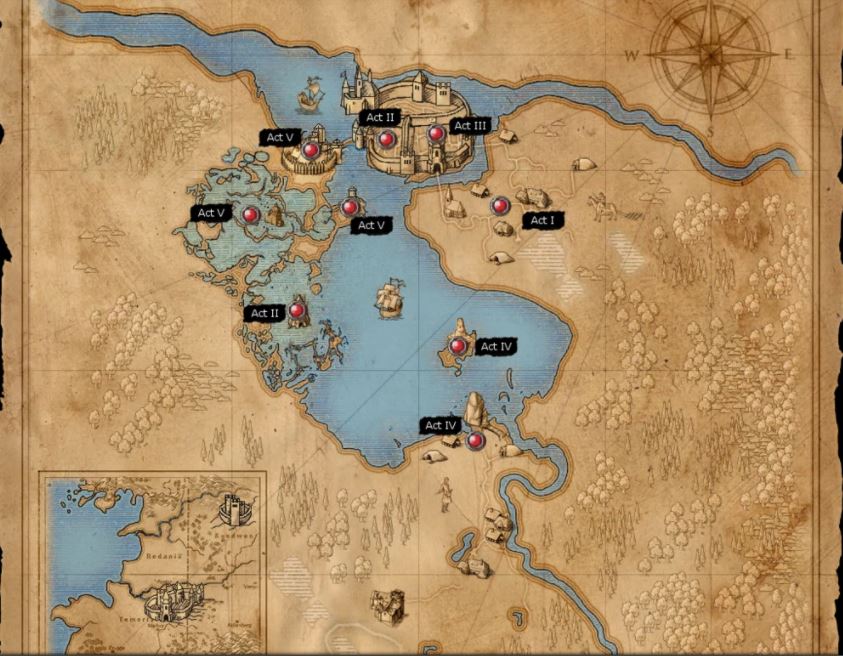
Task: Choose the Act I marker in the outskirts village
Action: [x=500, y=206]
